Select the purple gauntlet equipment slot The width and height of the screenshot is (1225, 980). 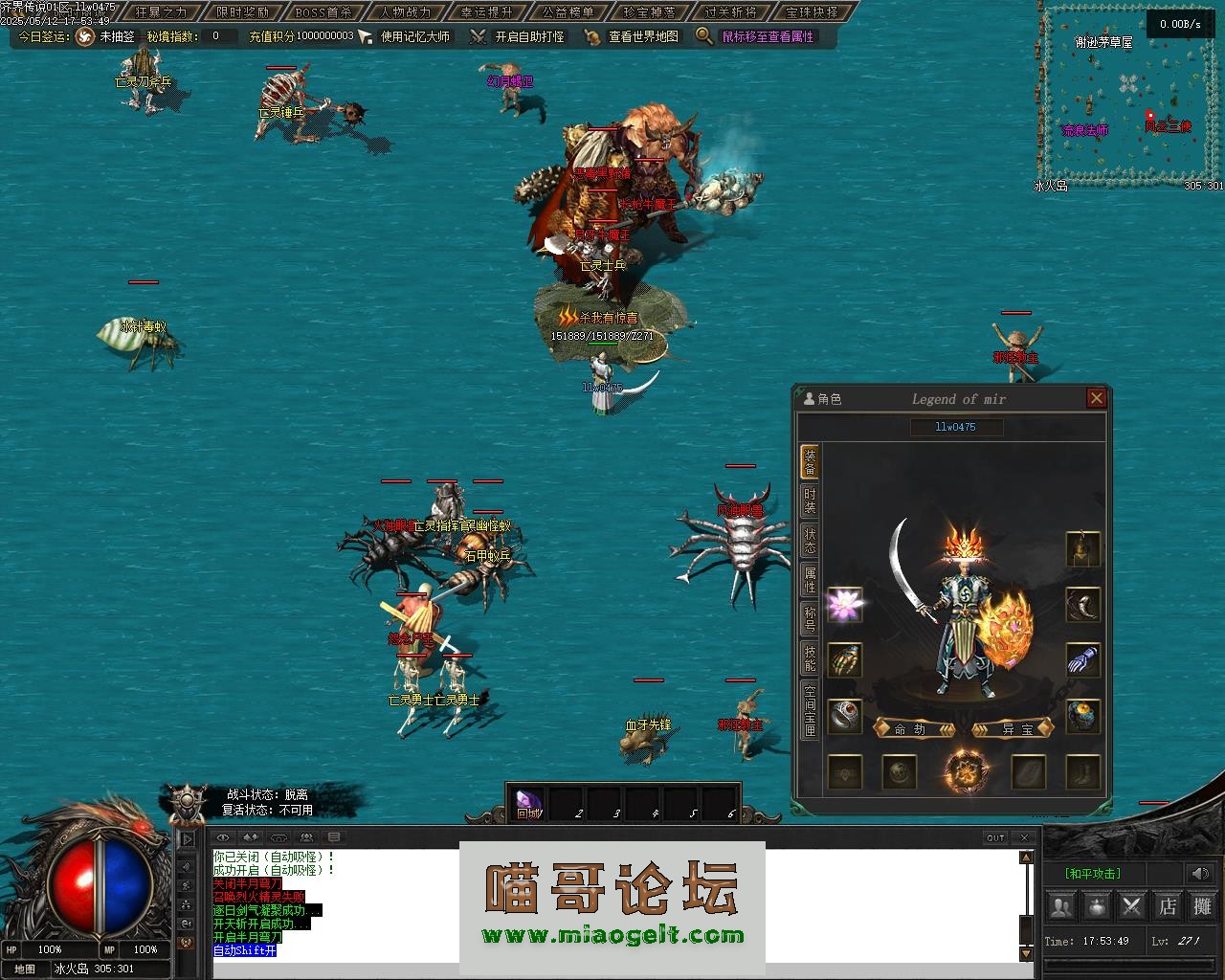[1082, 660]
